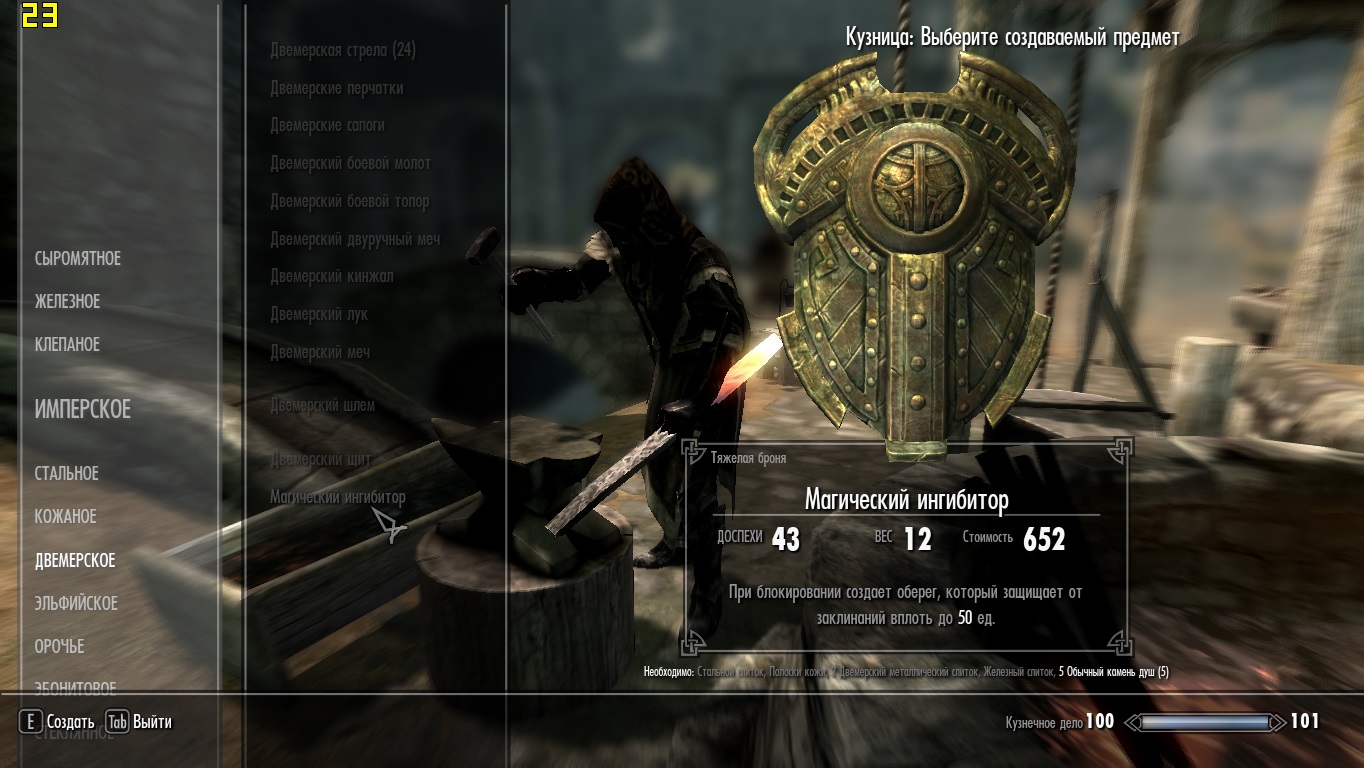Choose Двемерский двуручный меч
The image size is (1364, 768).
[x=355, y=239]
